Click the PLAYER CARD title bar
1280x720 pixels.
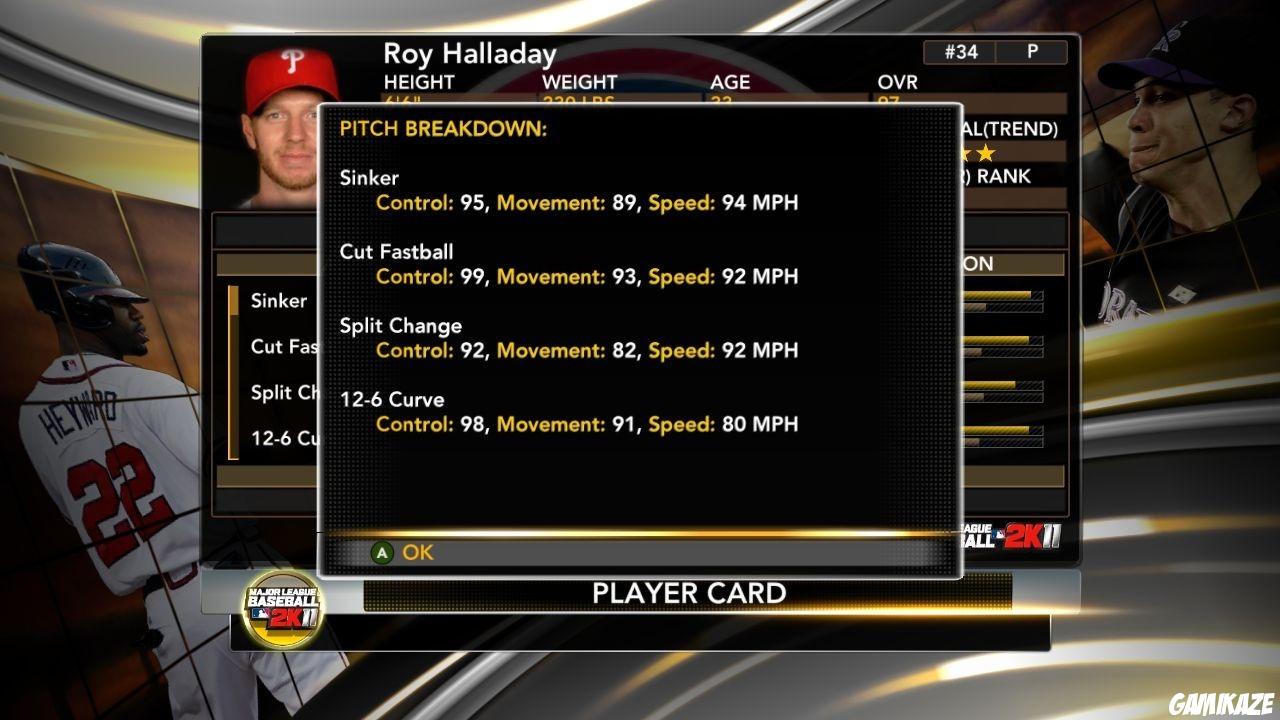tap(690, 592)
